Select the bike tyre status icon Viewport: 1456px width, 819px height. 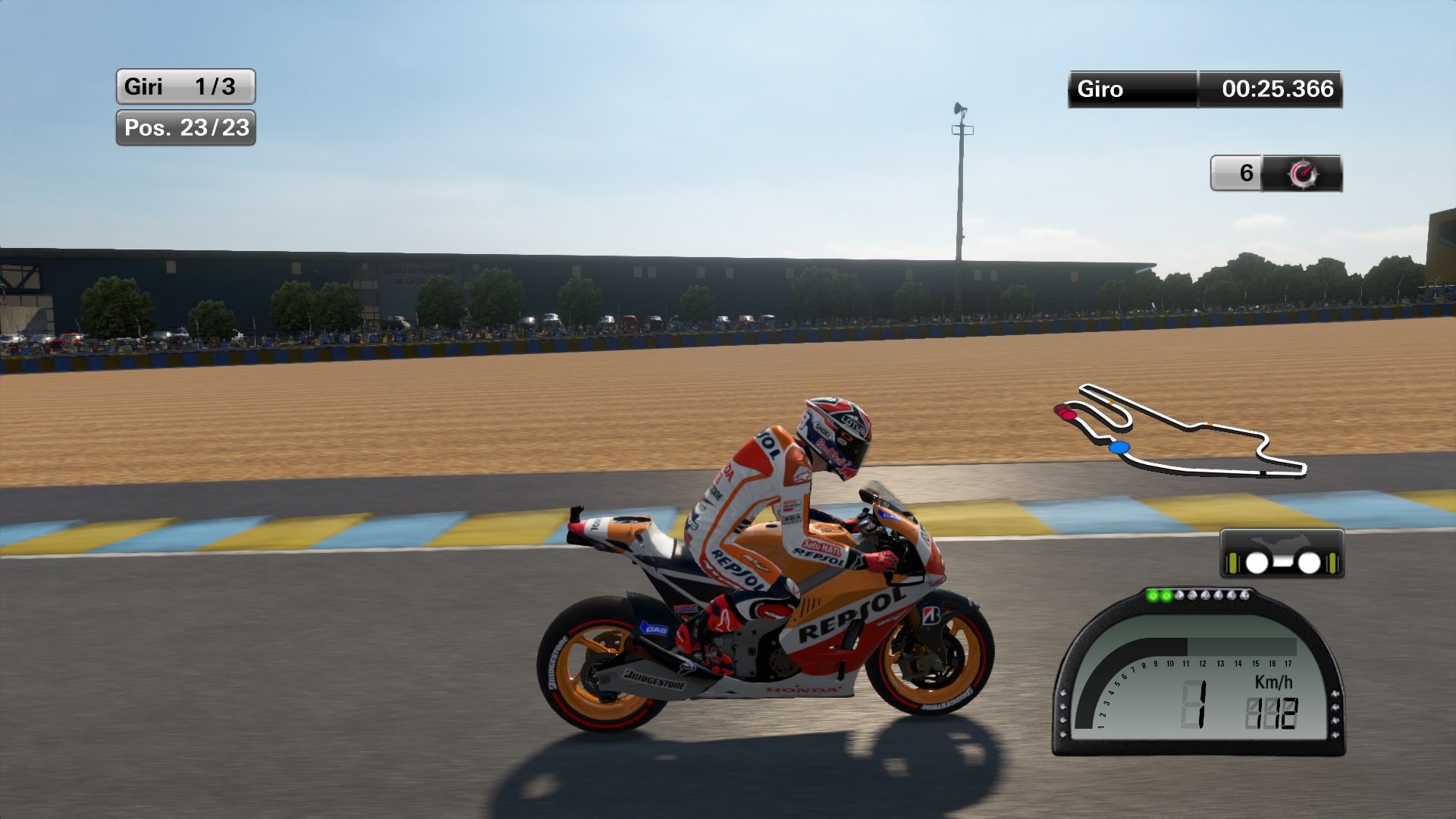(1282, 555)
